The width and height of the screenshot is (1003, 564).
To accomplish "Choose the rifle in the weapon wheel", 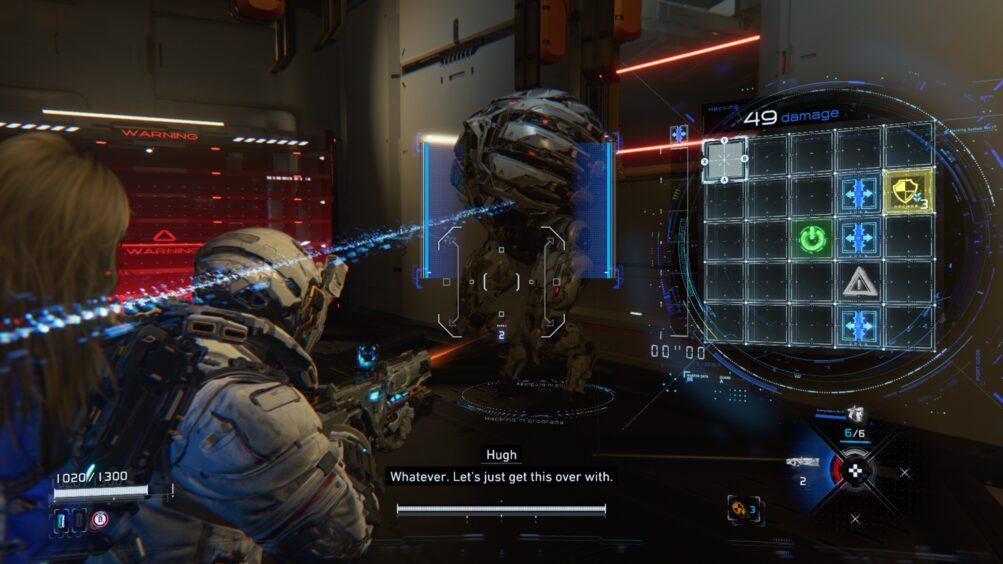I will coord(802,463).
